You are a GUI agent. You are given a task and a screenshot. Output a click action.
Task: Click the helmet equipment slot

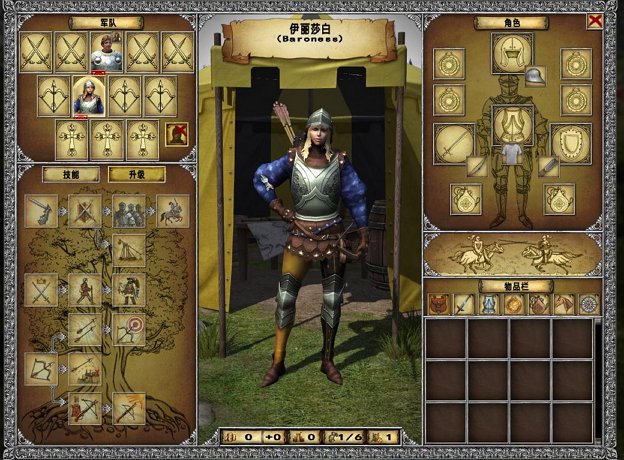pos(512,52)
